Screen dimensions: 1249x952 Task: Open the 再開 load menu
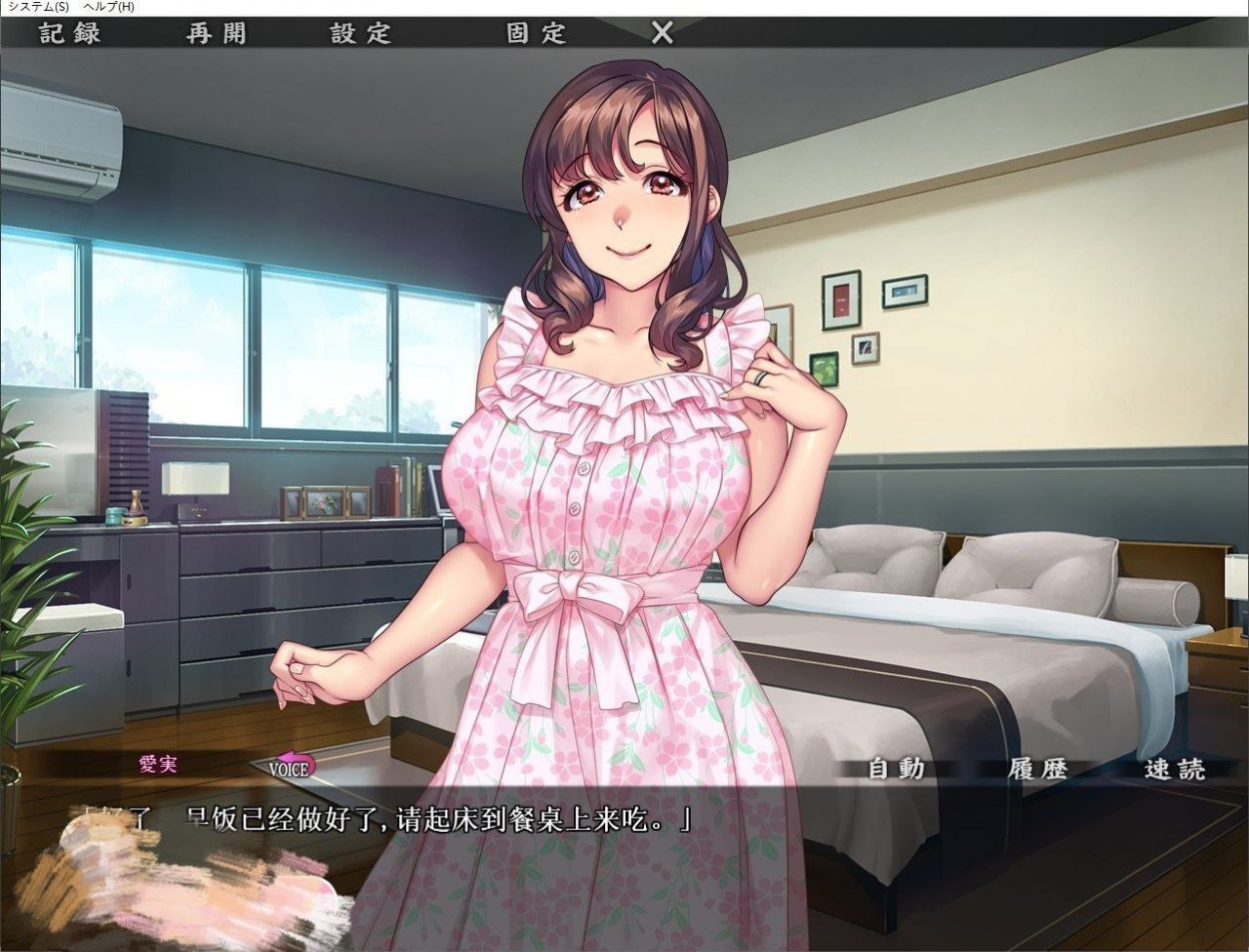[217, 33]
